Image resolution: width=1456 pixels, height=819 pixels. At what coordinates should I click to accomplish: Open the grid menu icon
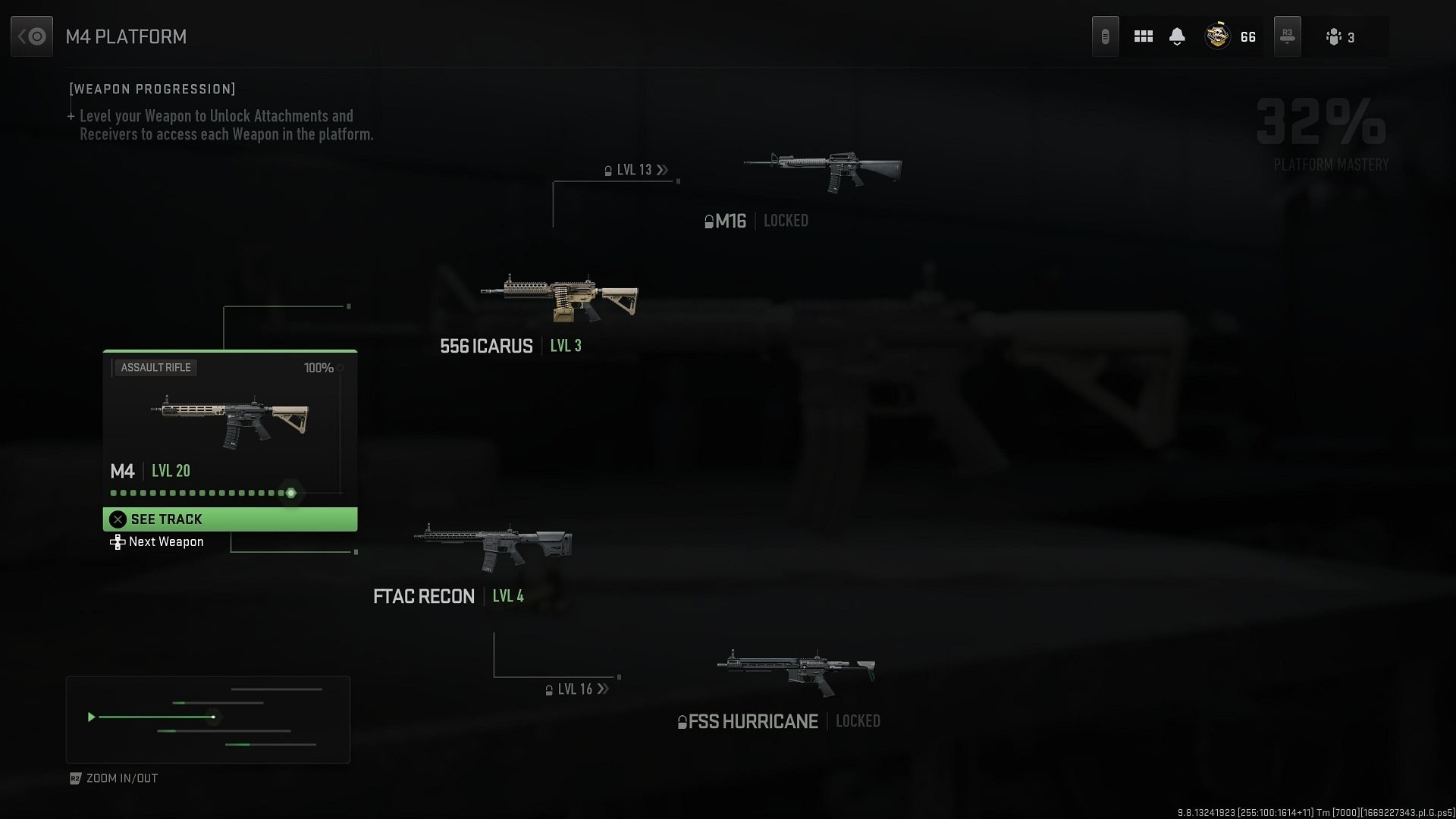click(x=1143, y=36)
